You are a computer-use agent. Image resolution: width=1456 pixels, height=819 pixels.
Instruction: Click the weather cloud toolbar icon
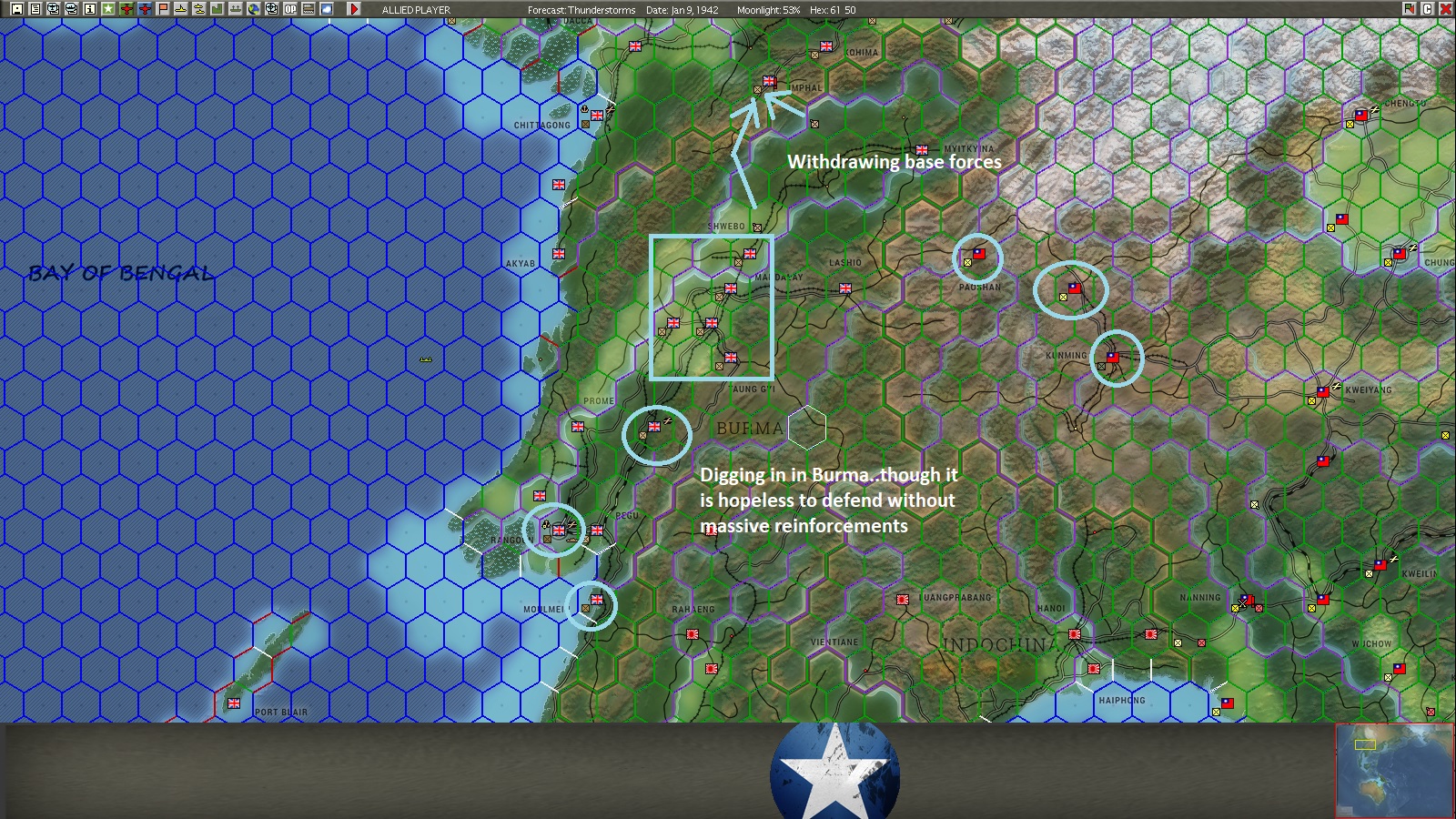tap(328, 9)
